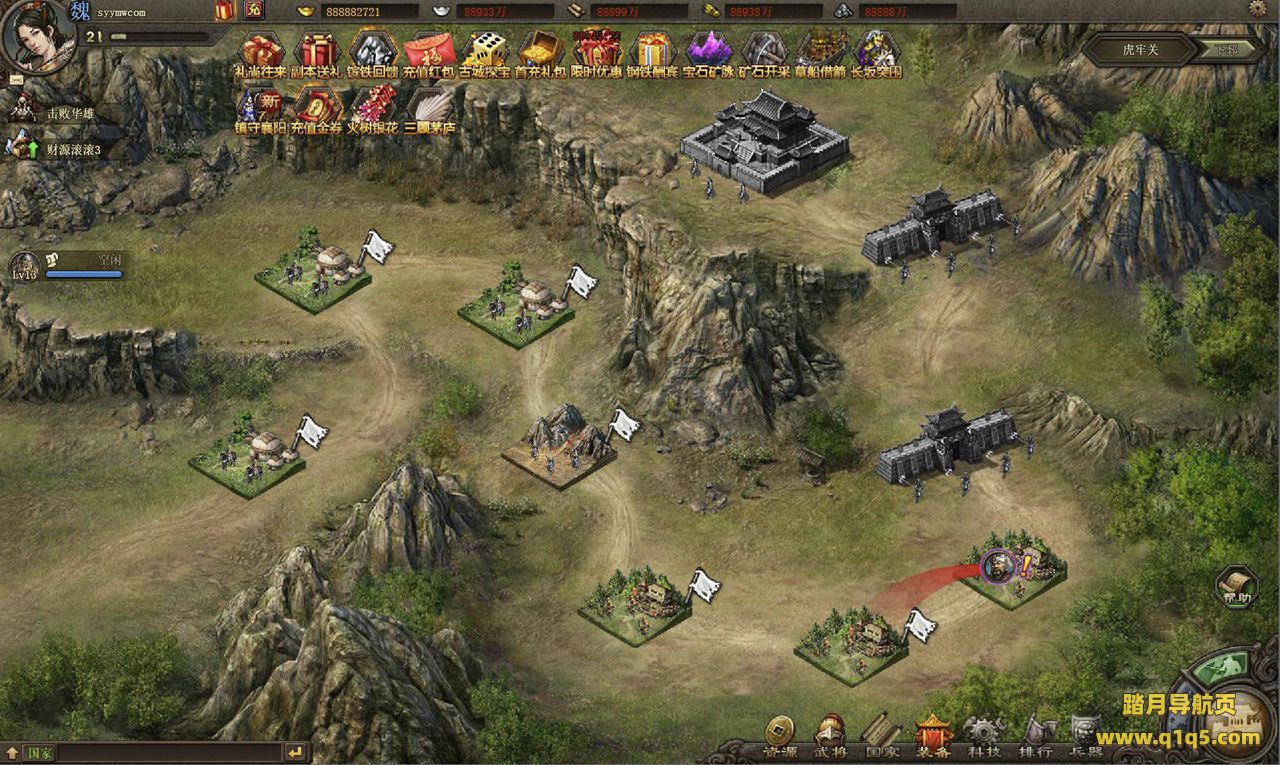Claim the 充值红包 red envelope
Screen dimensions: 1280x765
429,51
